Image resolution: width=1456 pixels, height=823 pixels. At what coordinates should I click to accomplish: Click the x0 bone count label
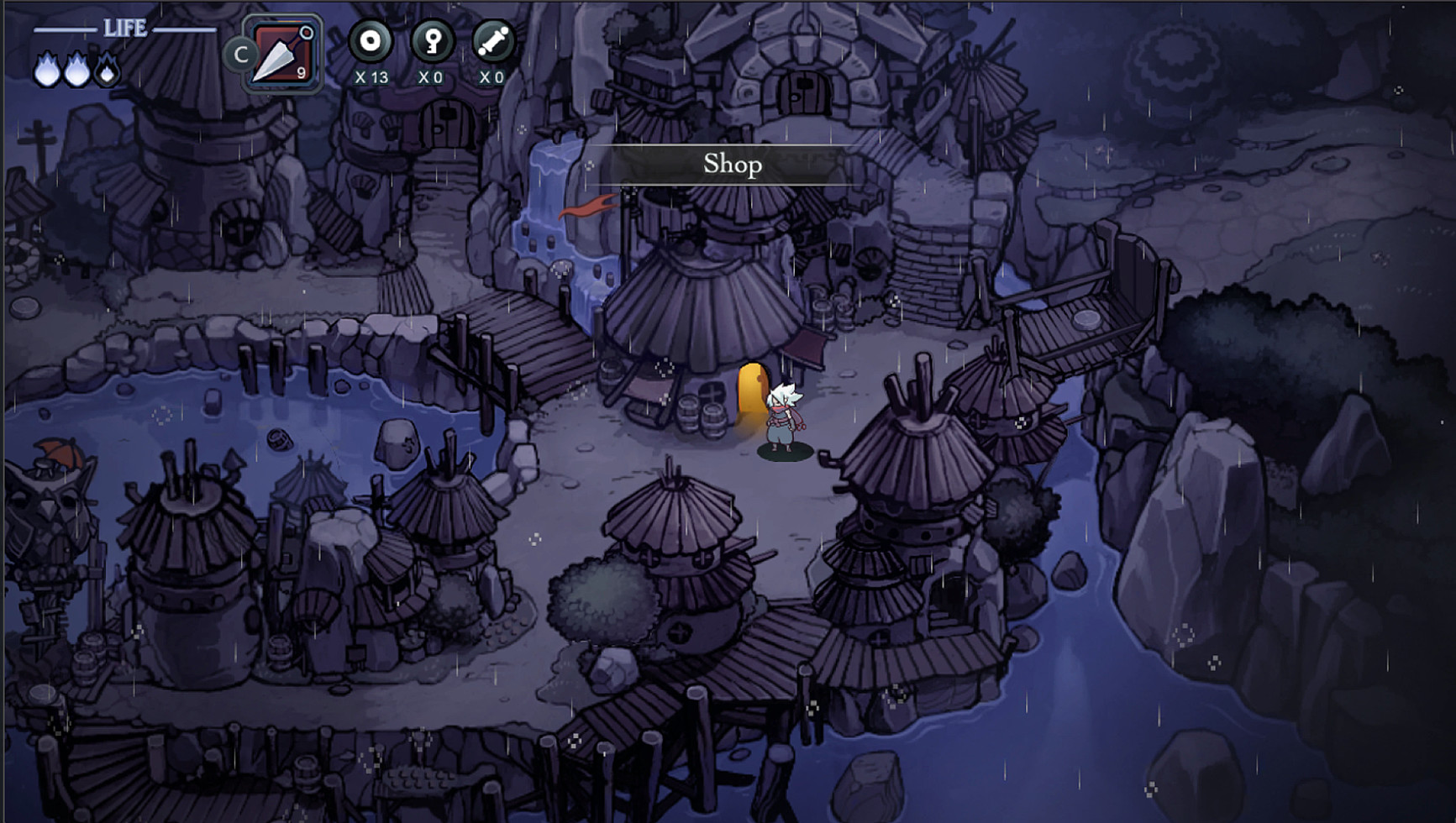pos(491,76)
